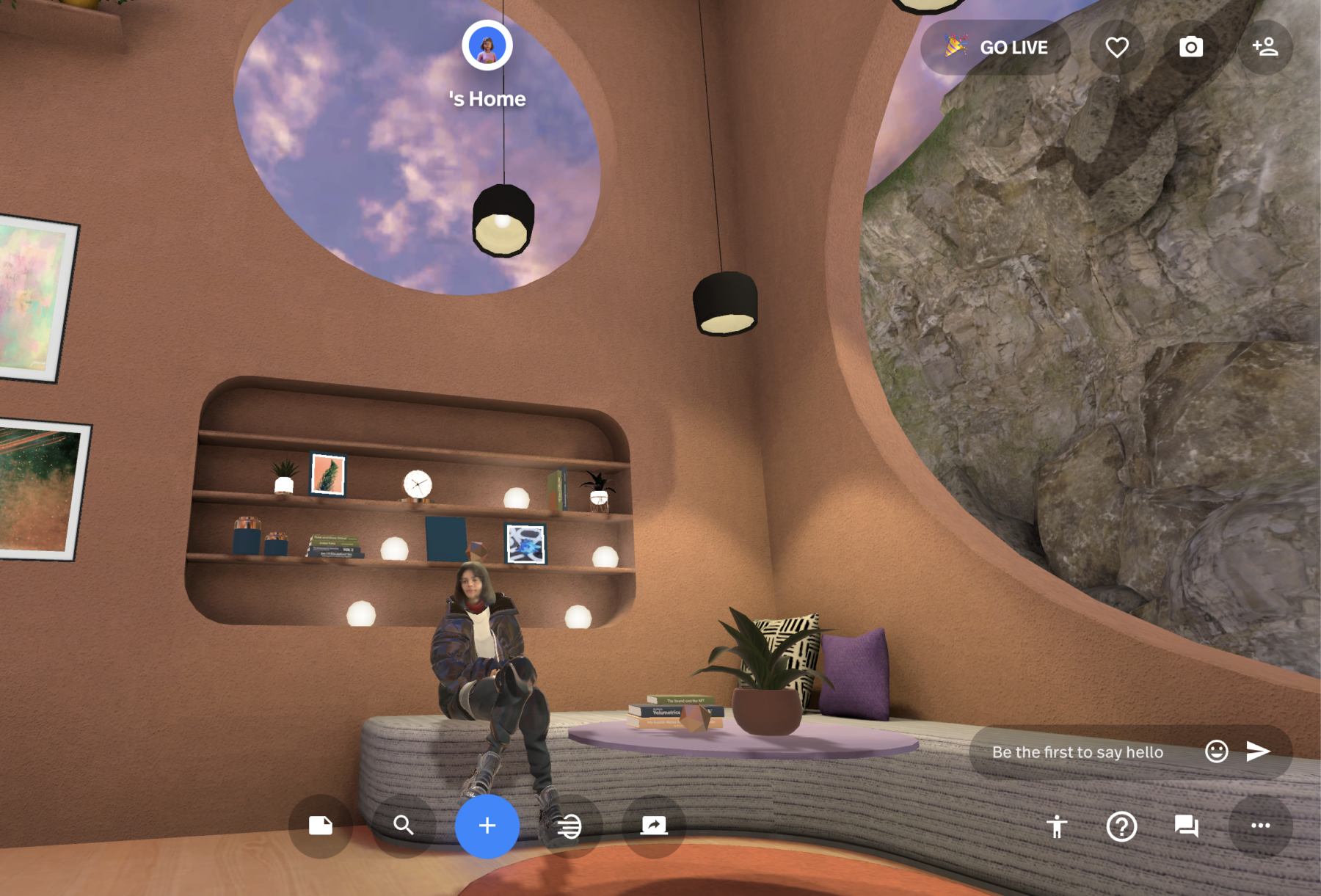Open the three-dot more options menu

(x=1260, y=826)
